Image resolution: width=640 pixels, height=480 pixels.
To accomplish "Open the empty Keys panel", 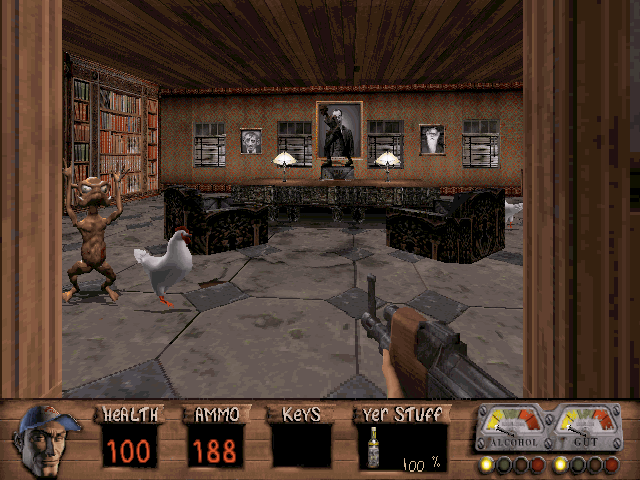I will point(301,445).
